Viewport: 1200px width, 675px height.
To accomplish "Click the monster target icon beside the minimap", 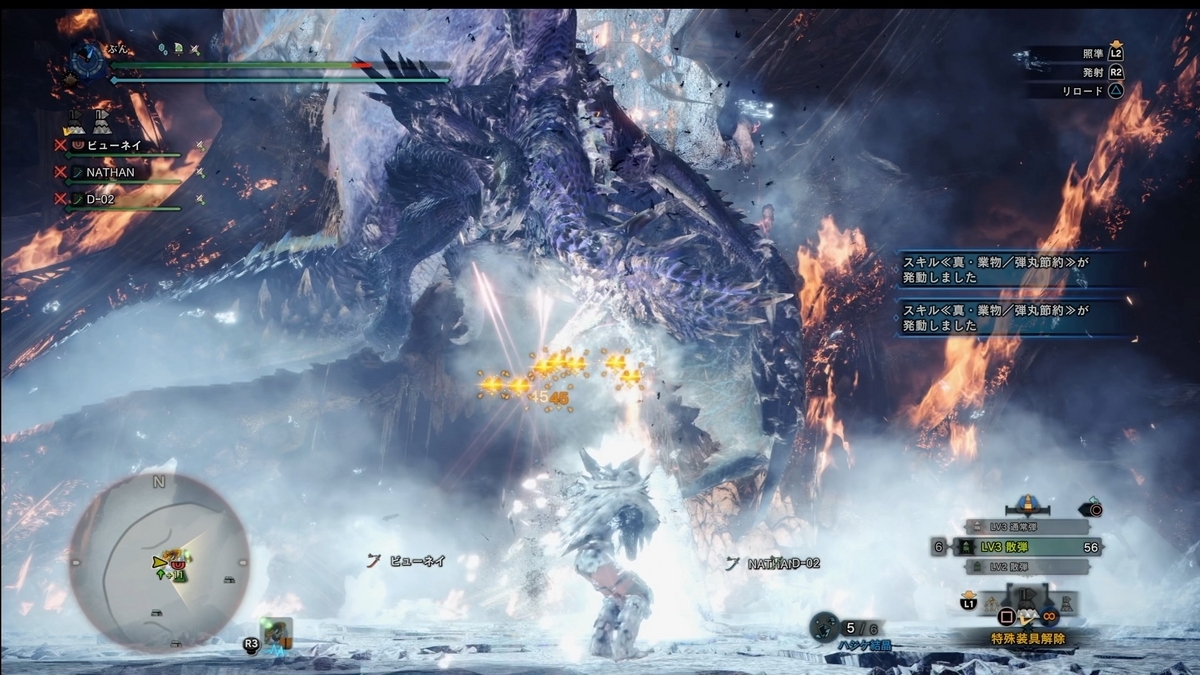I will pyautogui.click(x=276, y=633).
